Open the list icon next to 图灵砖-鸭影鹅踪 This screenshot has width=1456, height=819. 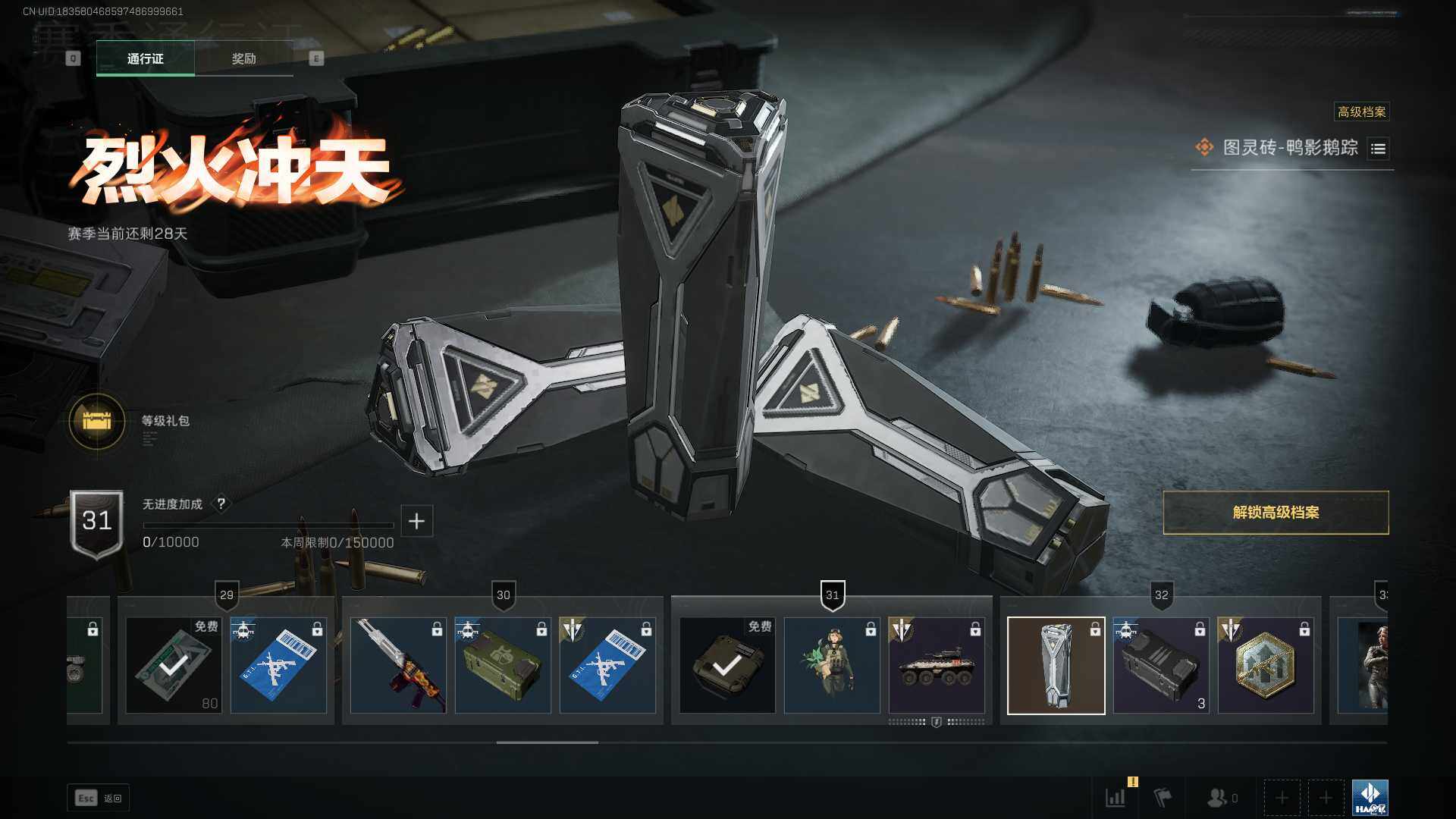click(x=1378, y=149)
